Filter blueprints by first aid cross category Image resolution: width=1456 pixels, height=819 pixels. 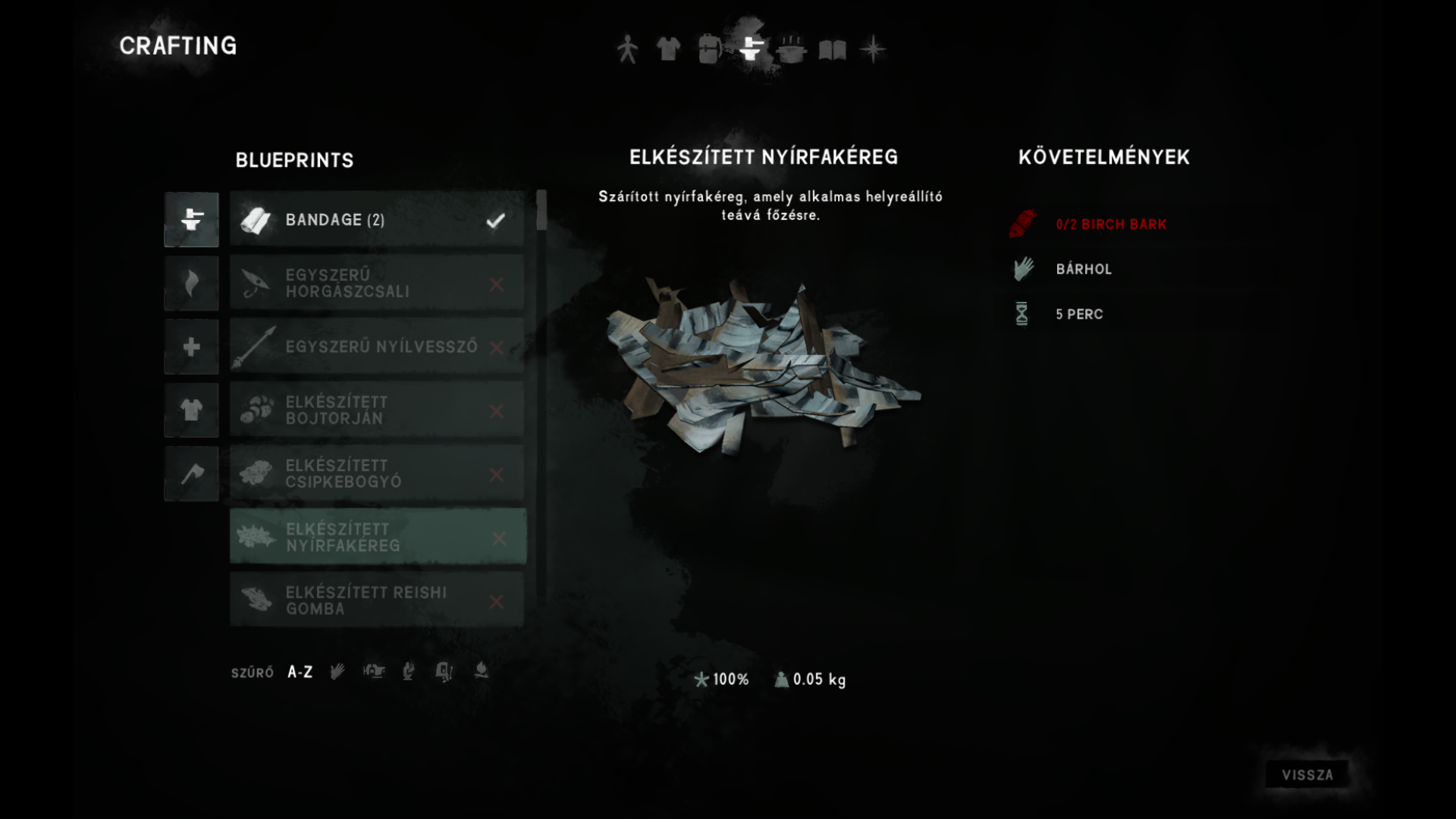click(191, 347)
